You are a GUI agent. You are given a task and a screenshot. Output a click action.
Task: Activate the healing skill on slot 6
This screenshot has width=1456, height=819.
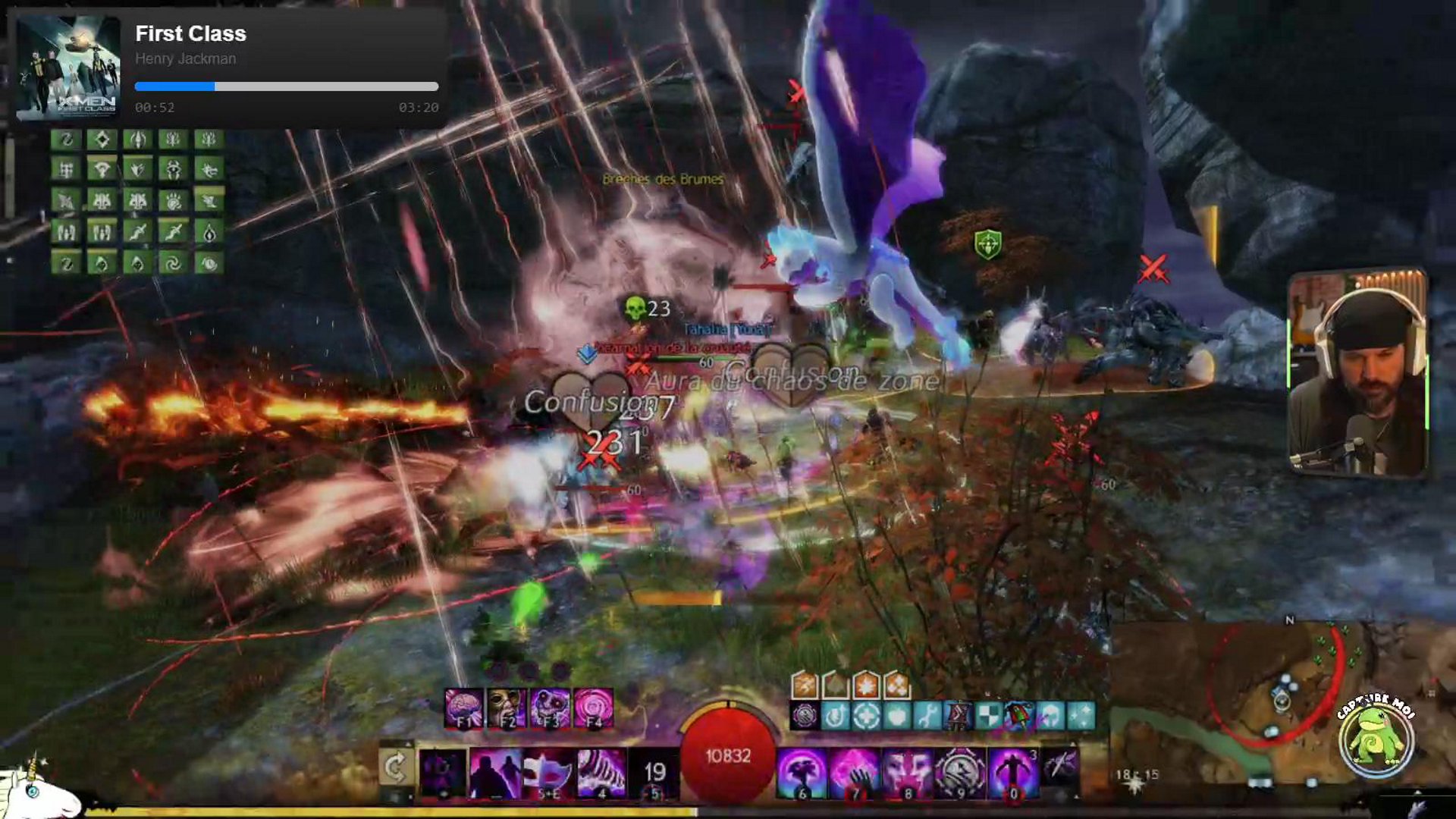tap(802, 773)
